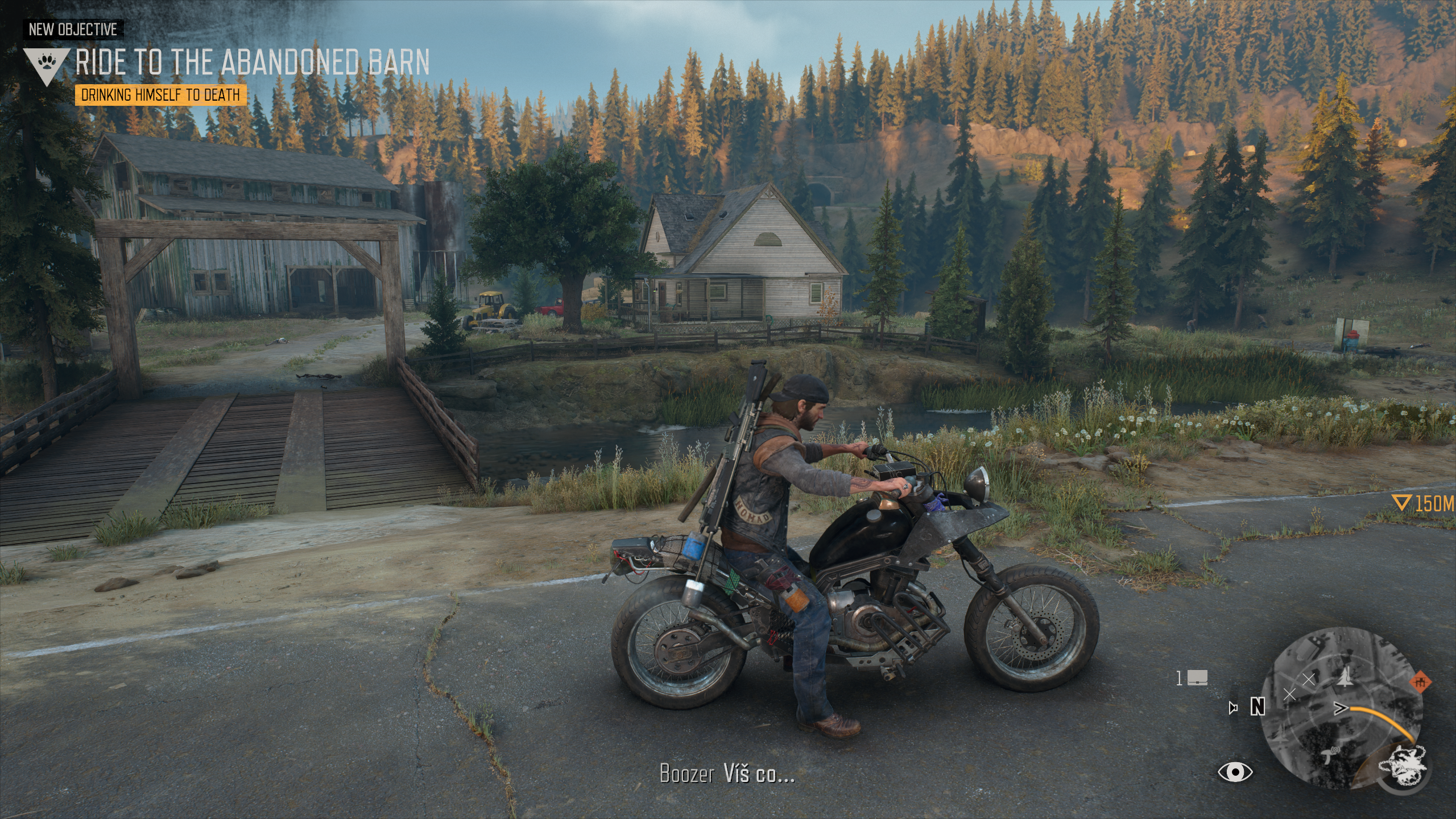Select the Ride to the Abandoned Barn objective

pyautogui.click(x=252, y=62)
